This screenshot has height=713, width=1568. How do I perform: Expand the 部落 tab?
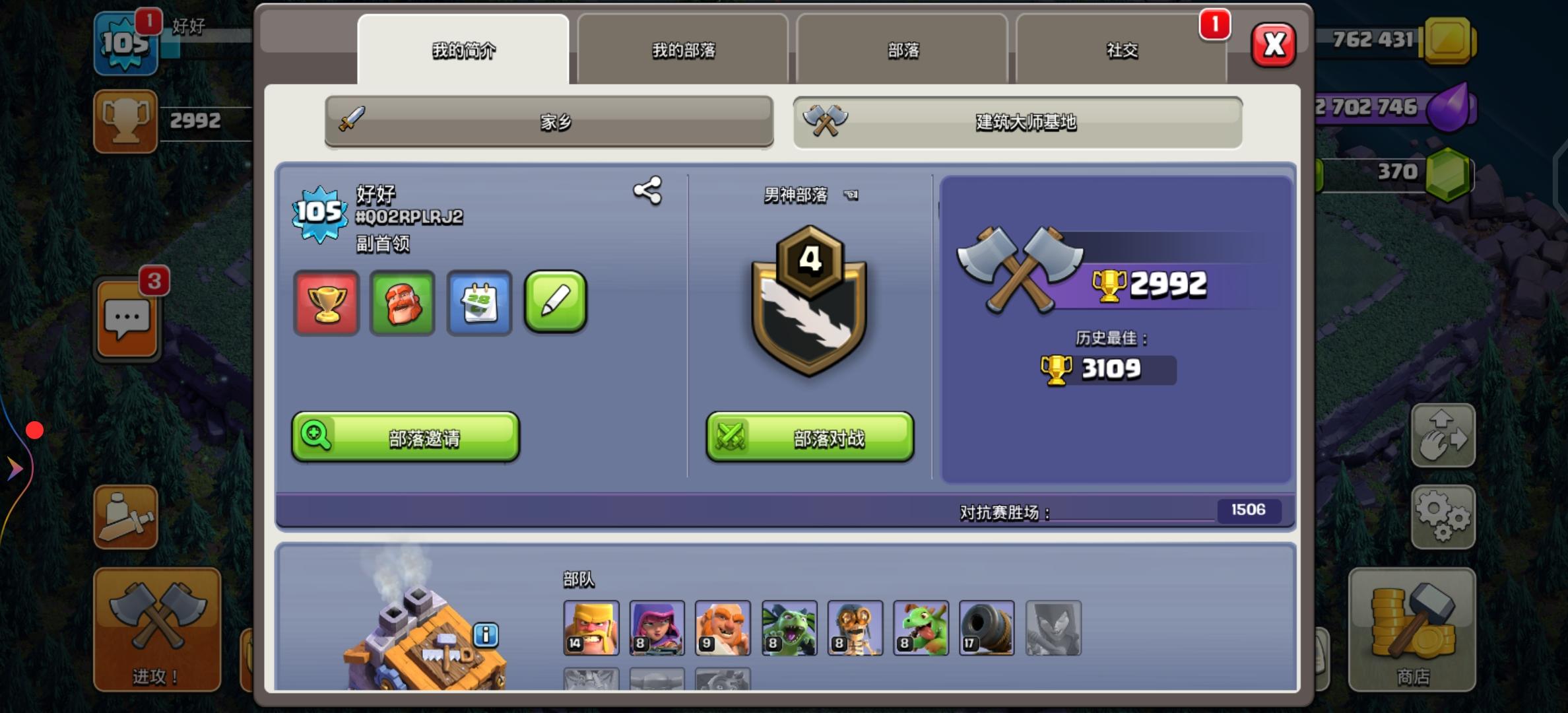click(x=902, y=50)
